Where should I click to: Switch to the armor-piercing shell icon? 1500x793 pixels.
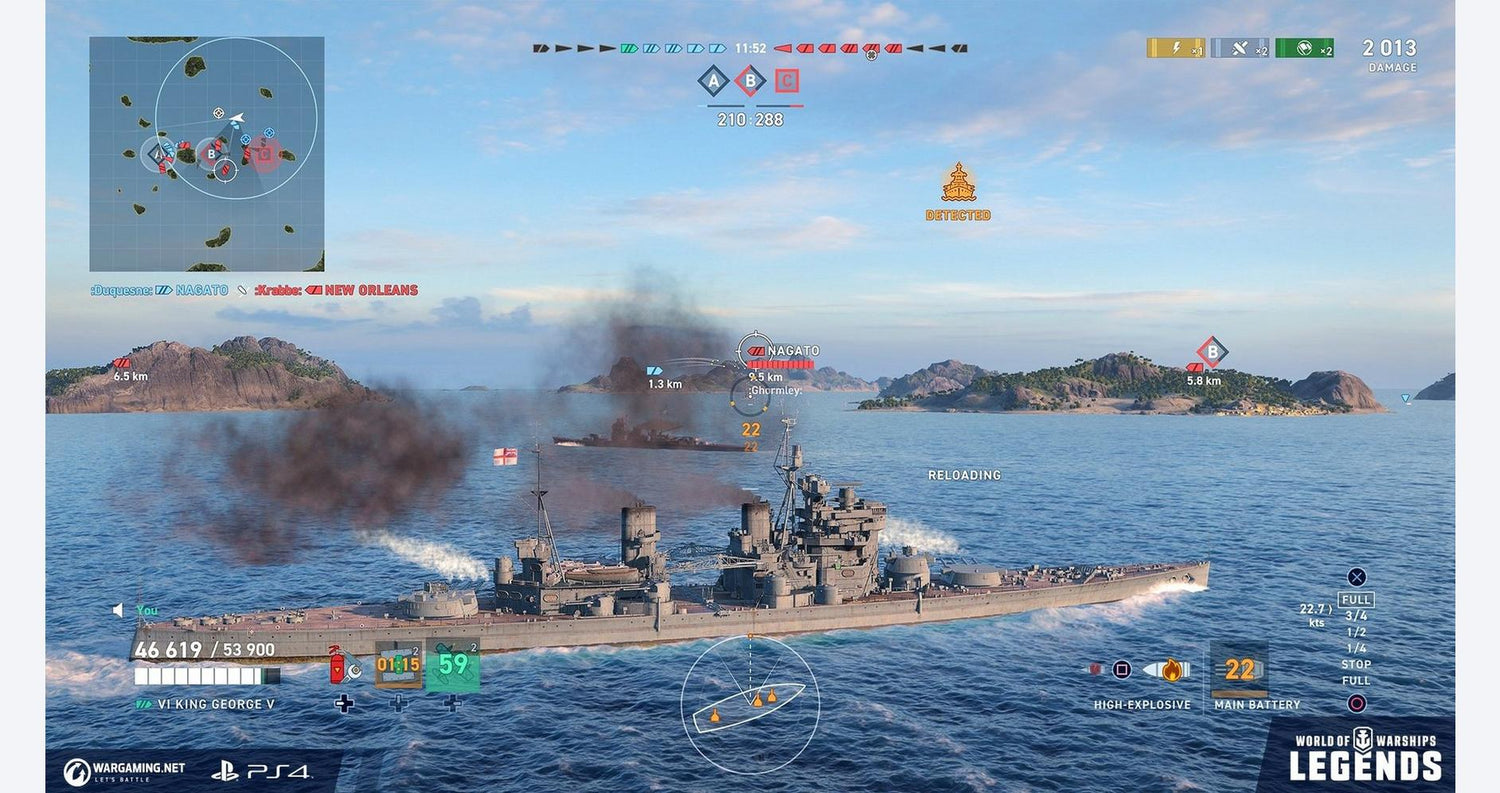pyautogui.click(x=1097, y=669)
